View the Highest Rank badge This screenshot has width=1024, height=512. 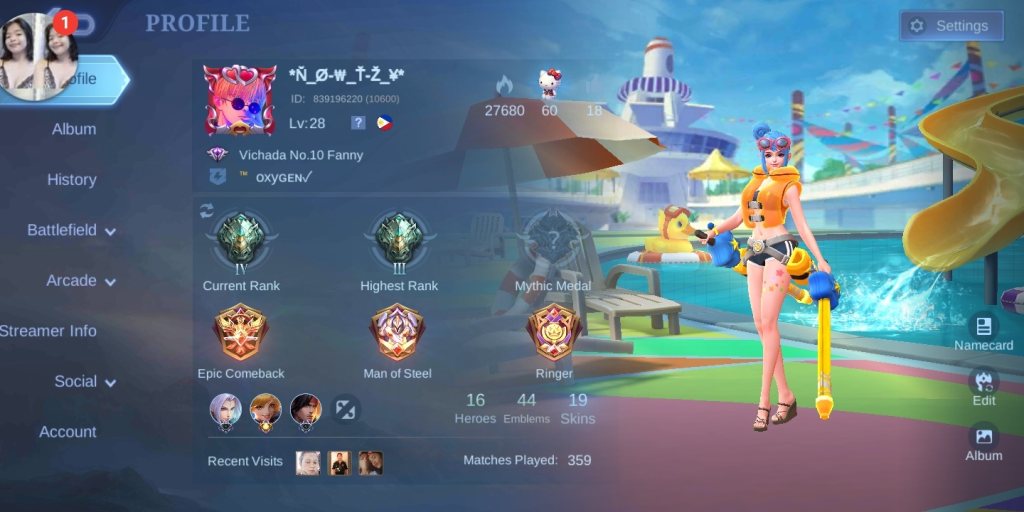click(399, 242)
